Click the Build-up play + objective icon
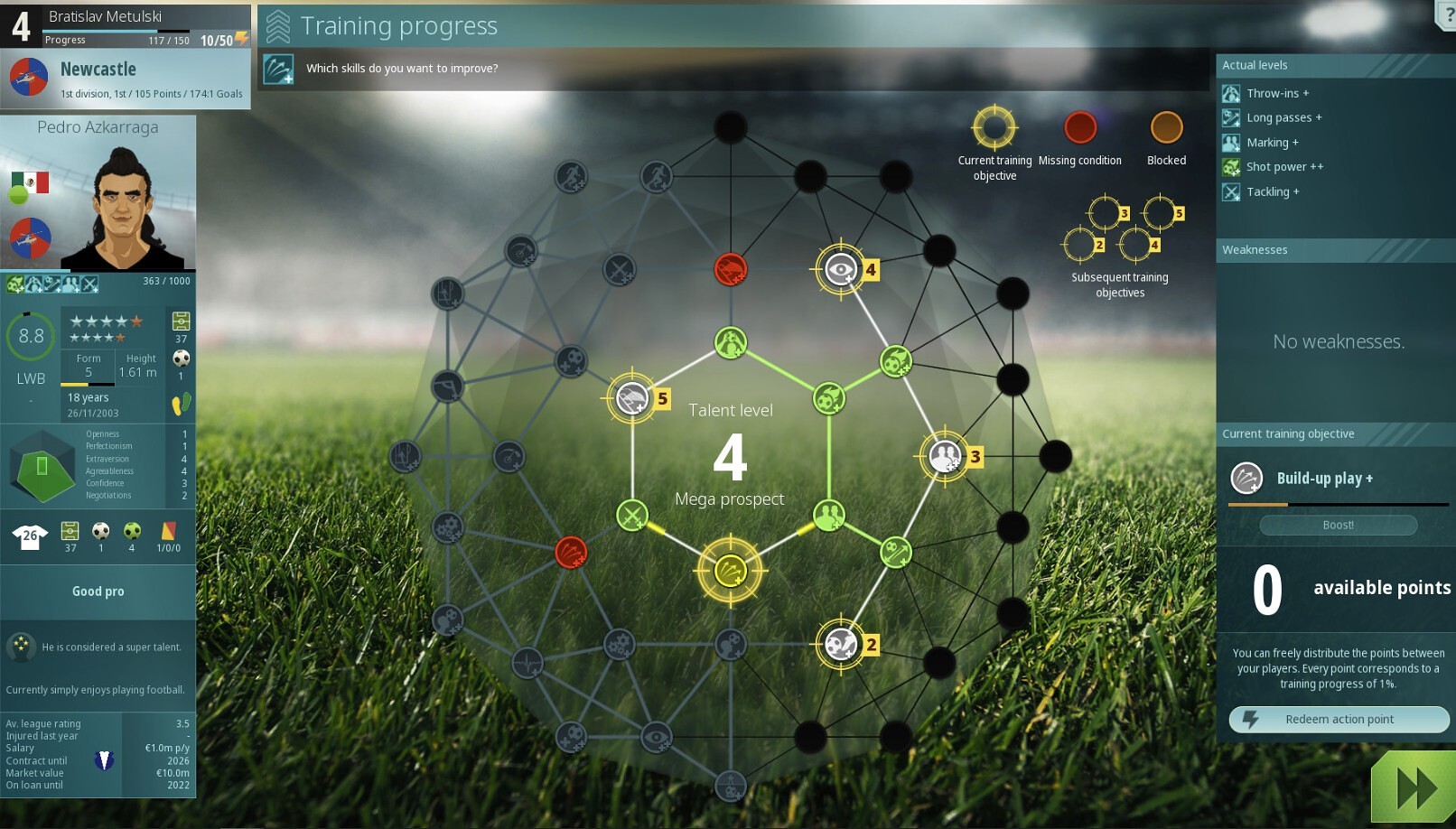 coord(1246,478)
